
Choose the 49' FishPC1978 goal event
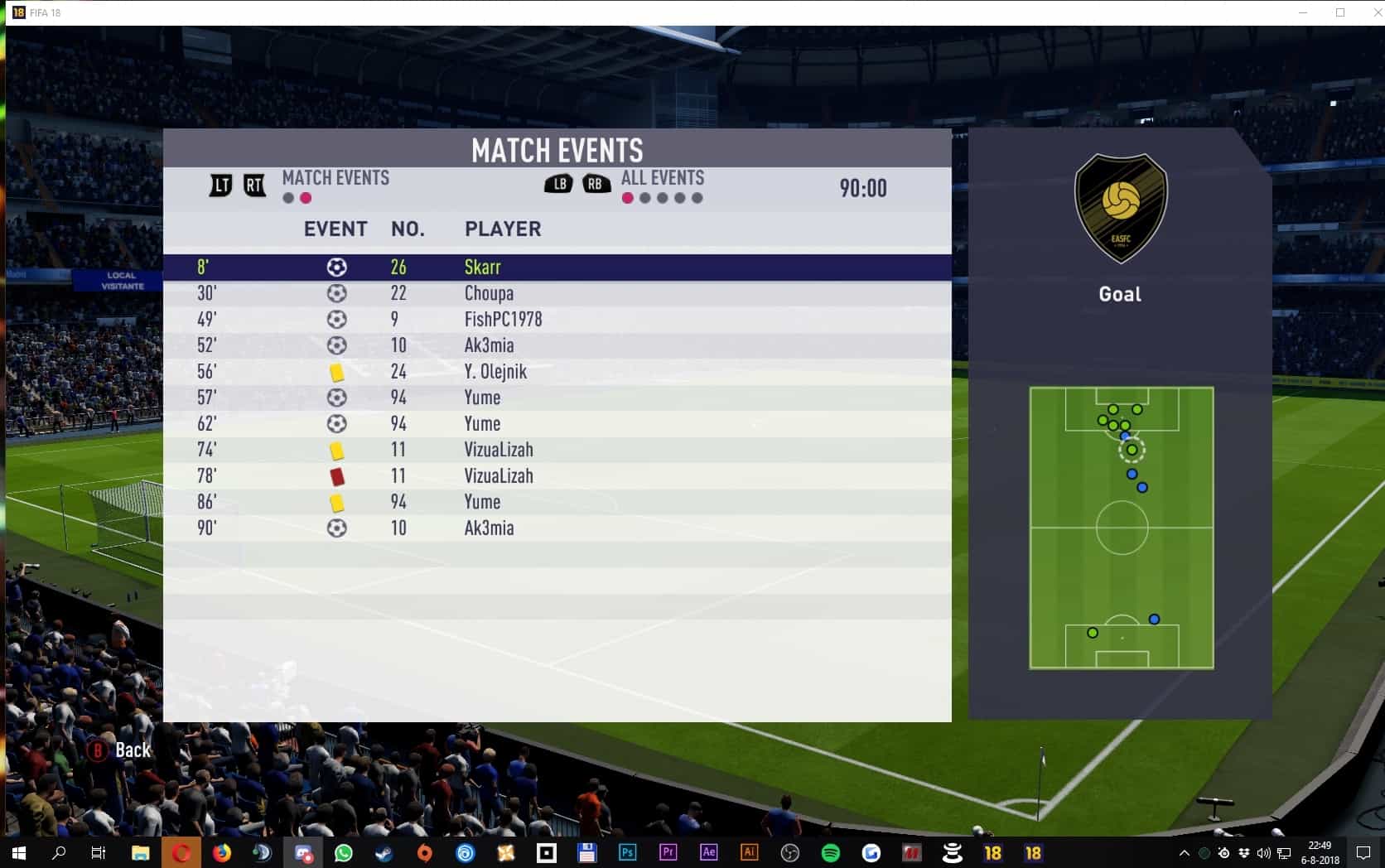[557, 320]
